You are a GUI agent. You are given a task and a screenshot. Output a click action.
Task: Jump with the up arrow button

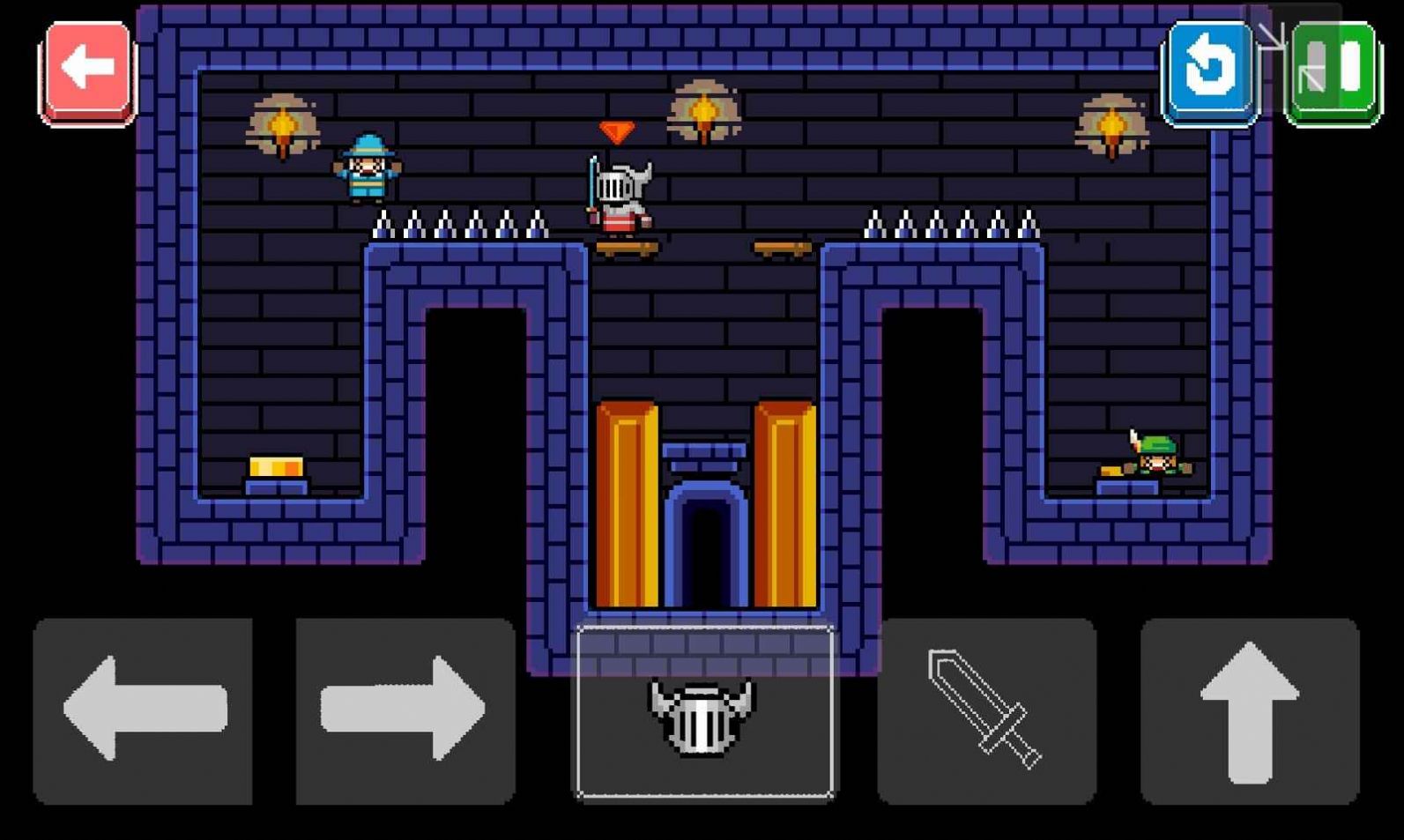1250,710
